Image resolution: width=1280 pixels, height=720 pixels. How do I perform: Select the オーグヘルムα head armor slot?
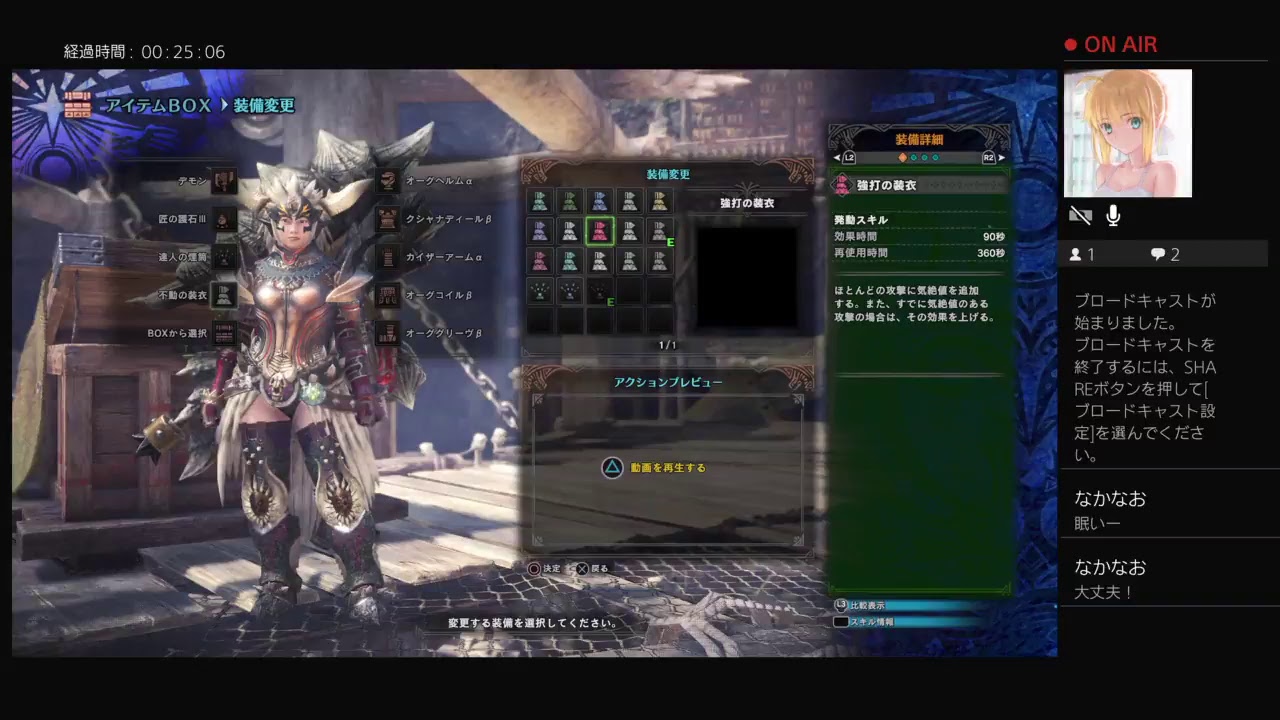point(389,181)
